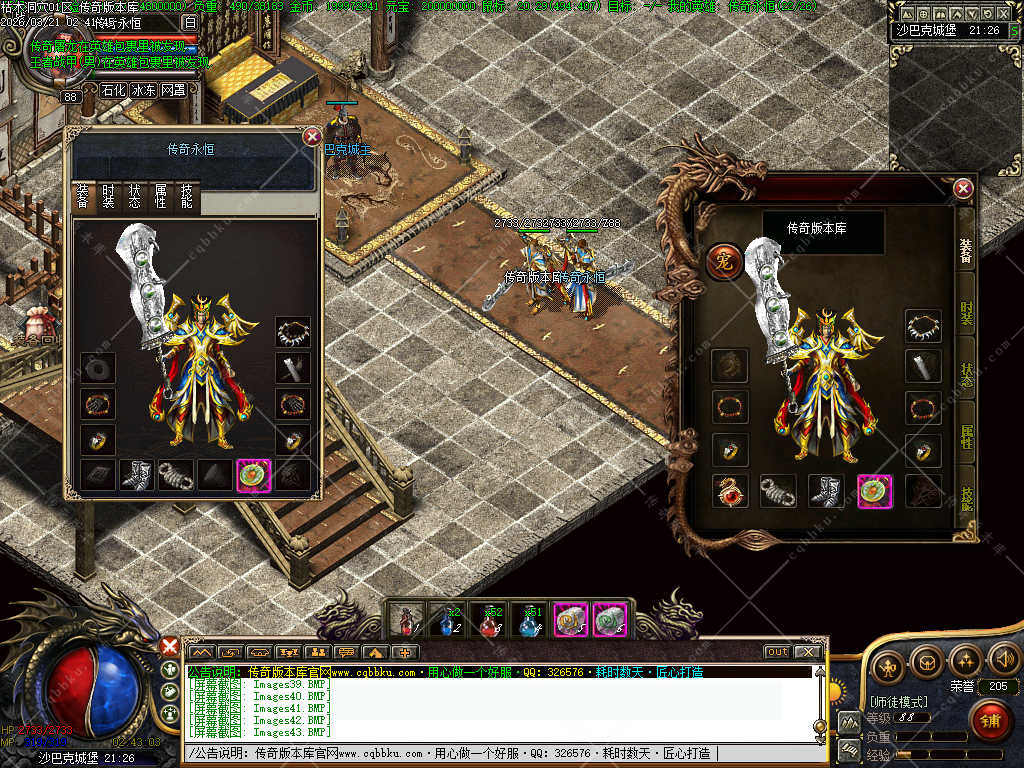Close the chat window with its X button
This screenshot has width=1024, height=768.
click(806, 652)
